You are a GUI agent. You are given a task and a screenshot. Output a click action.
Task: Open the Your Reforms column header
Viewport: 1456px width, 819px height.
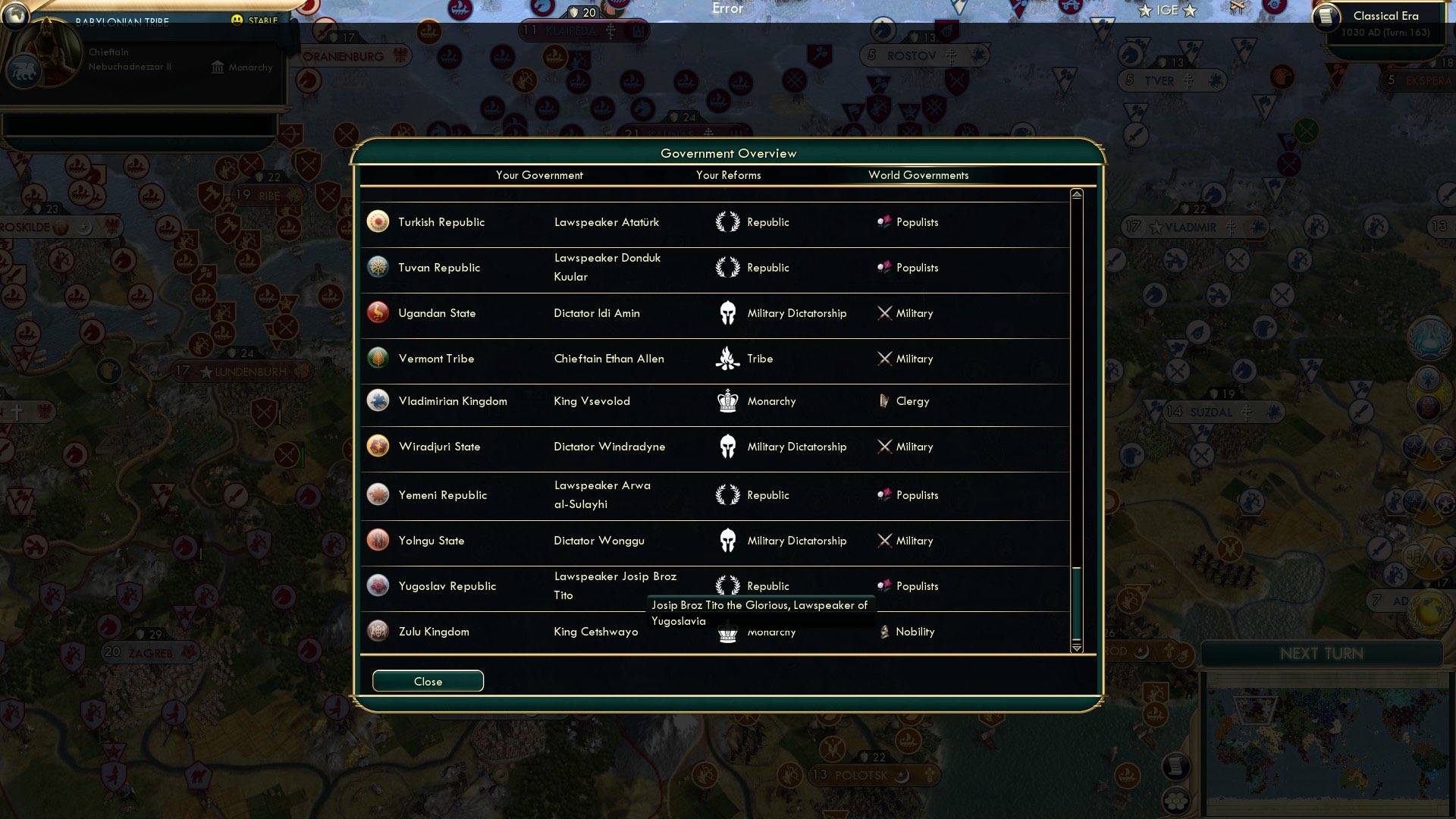tap(729, 175)
